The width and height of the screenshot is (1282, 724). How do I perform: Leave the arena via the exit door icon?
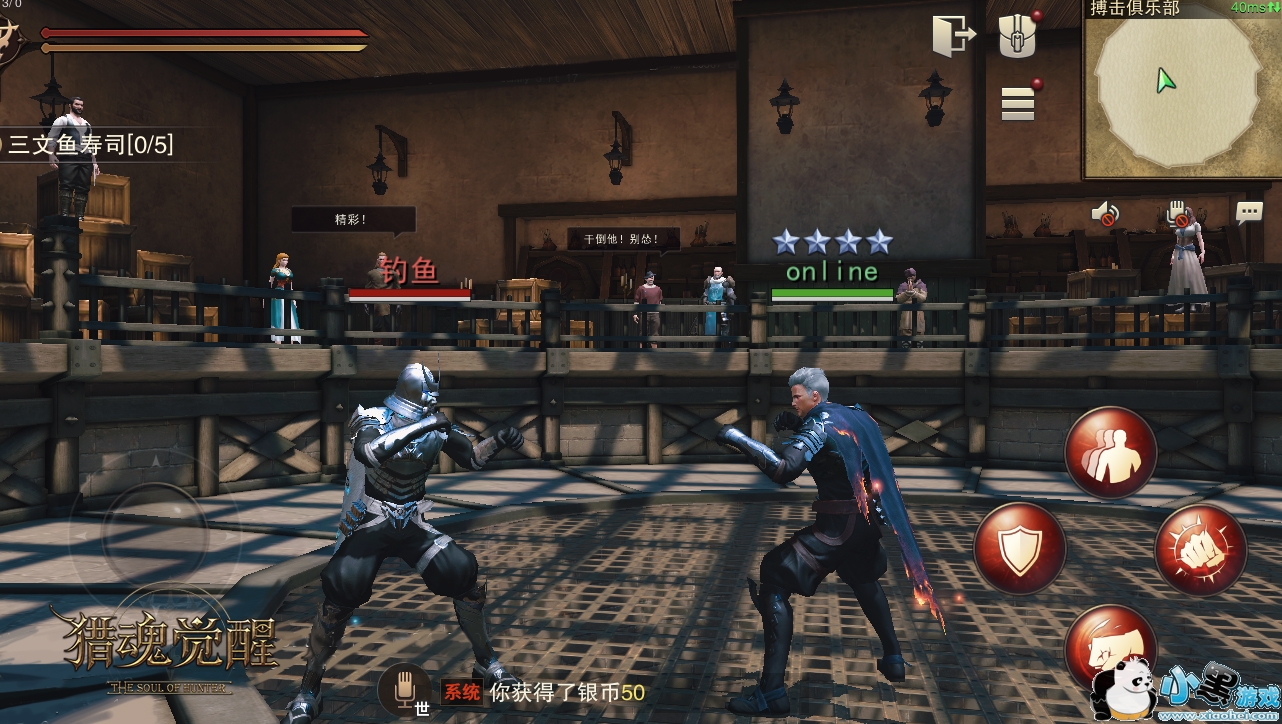point(953,37)
